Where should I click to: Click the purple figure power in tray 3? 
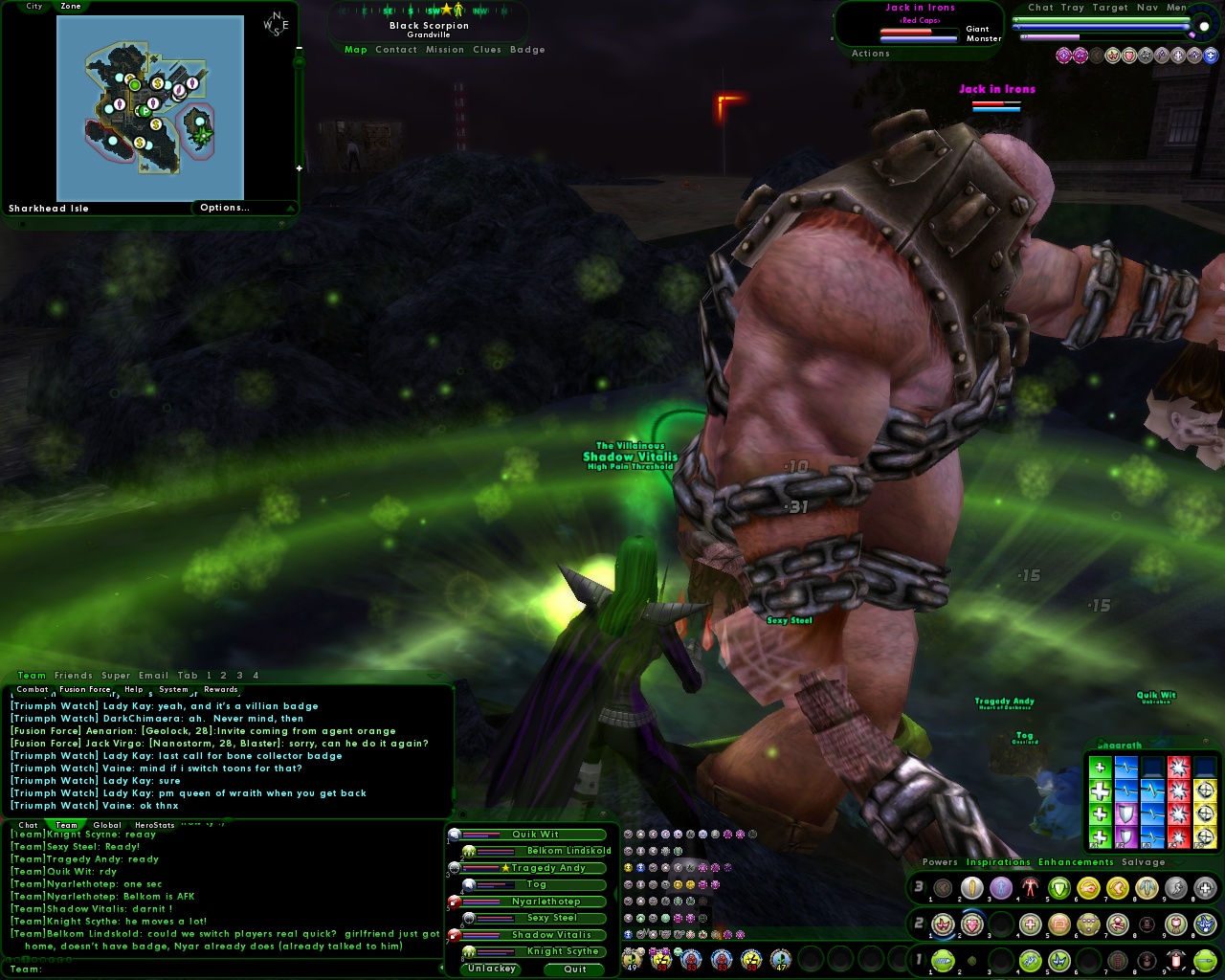pos(1000,888)
